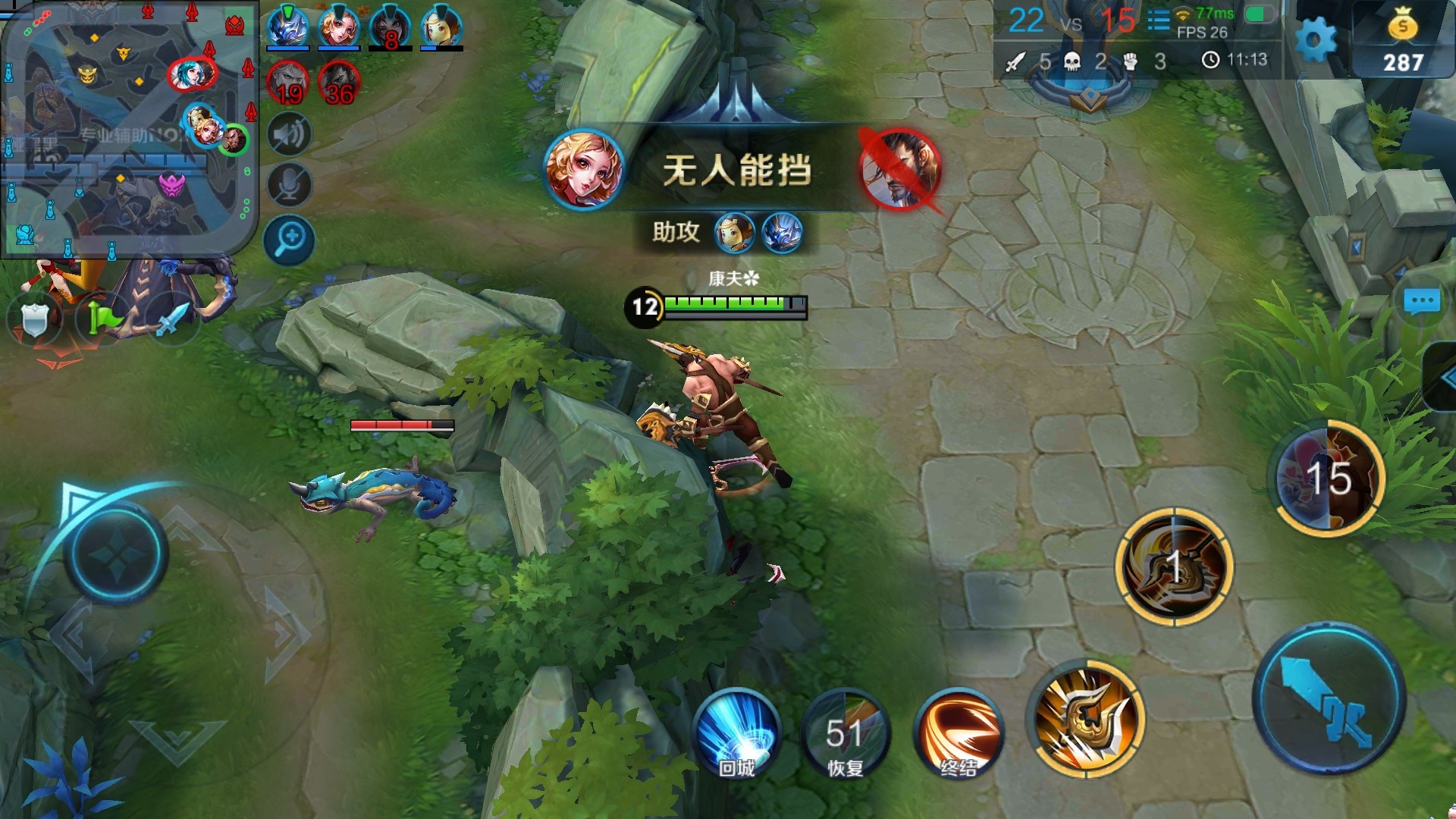Open the chat bubble button

pyautogui.click(x=1421, y=302)
